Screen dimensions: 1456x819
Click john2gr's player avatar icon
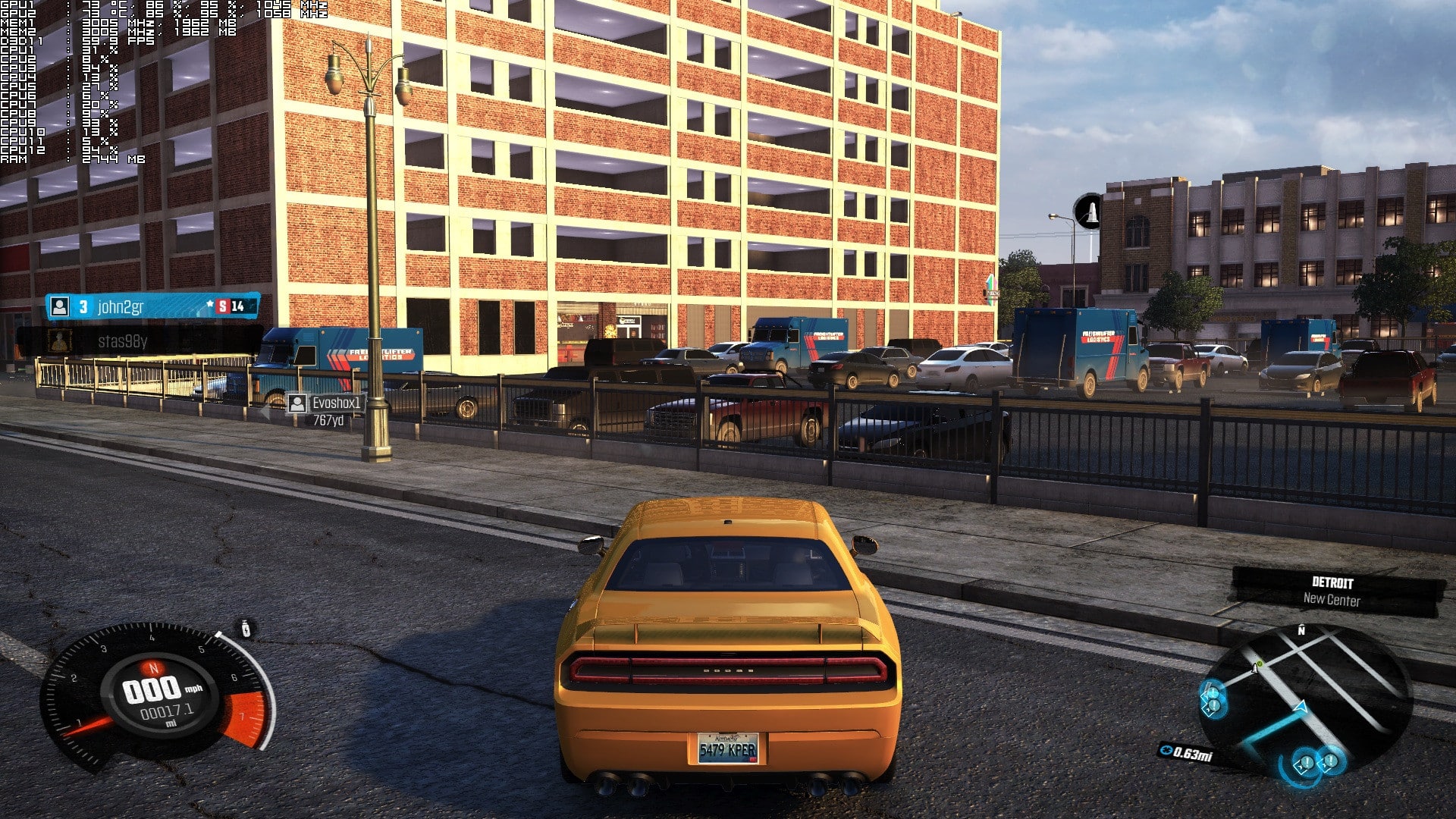[59, 307]
